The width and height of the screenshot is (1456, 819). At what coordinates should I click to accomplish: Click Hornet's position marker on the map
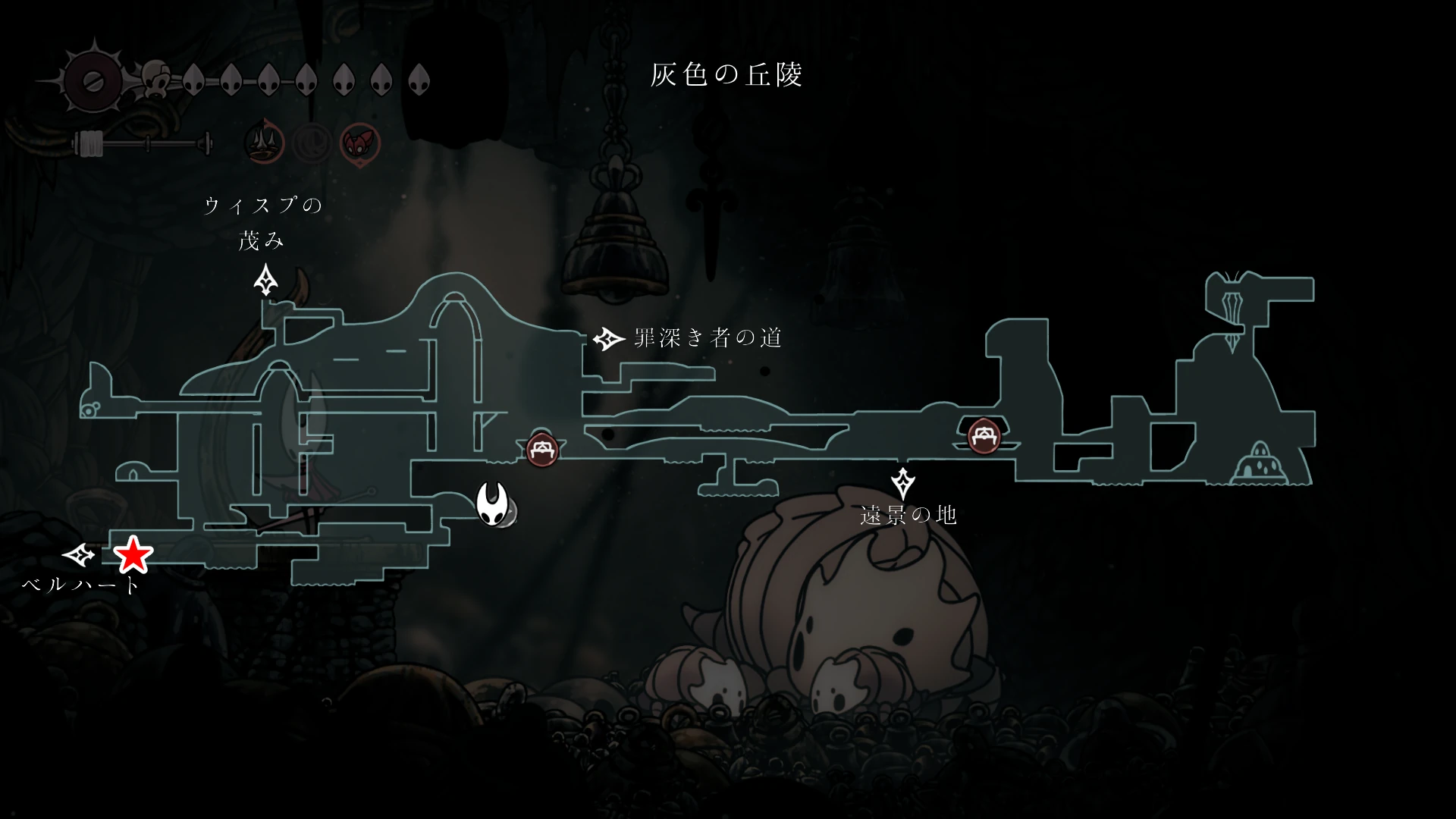493,504
